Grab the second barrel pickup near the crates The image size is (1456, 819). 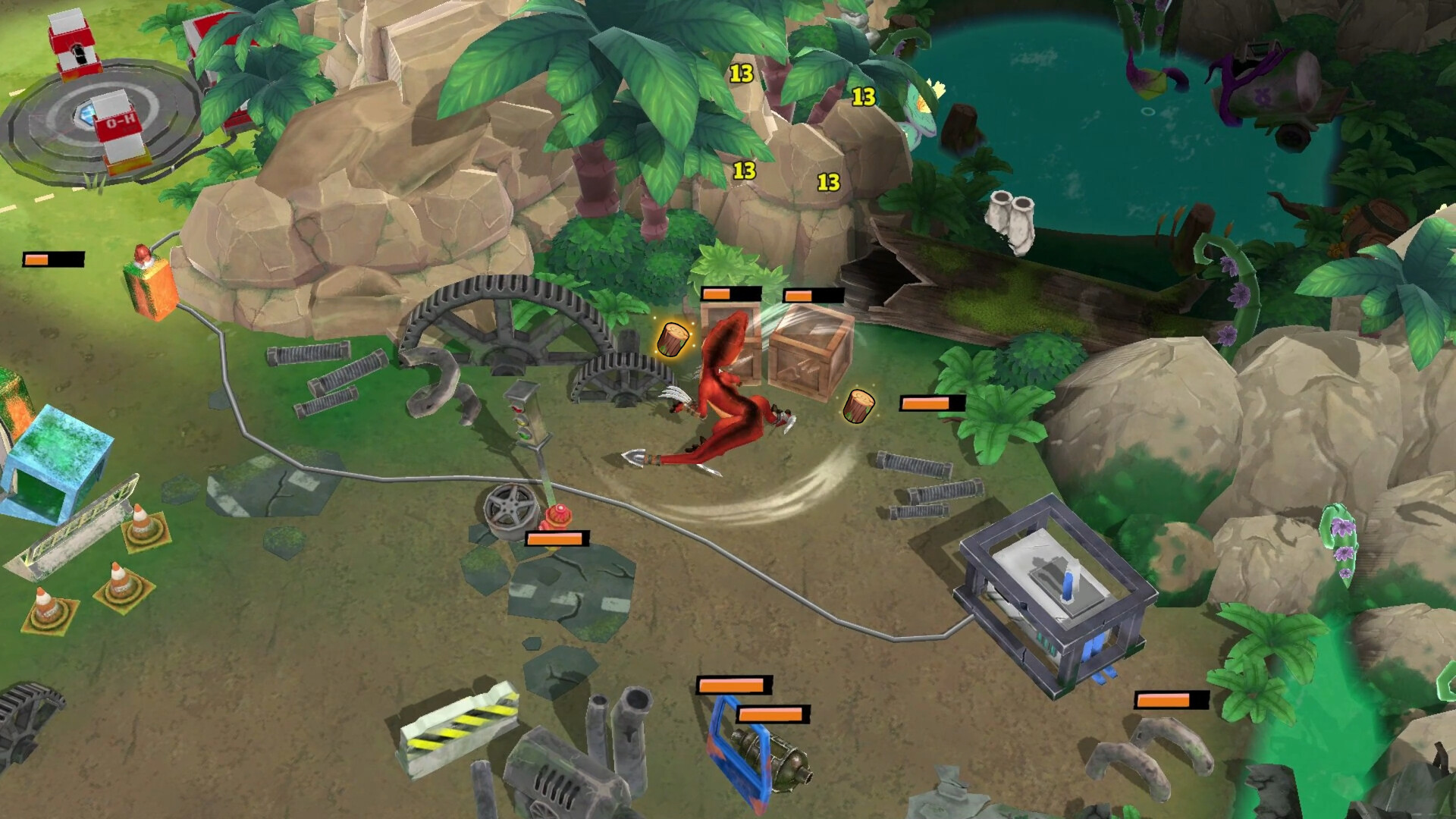(858, 407)
